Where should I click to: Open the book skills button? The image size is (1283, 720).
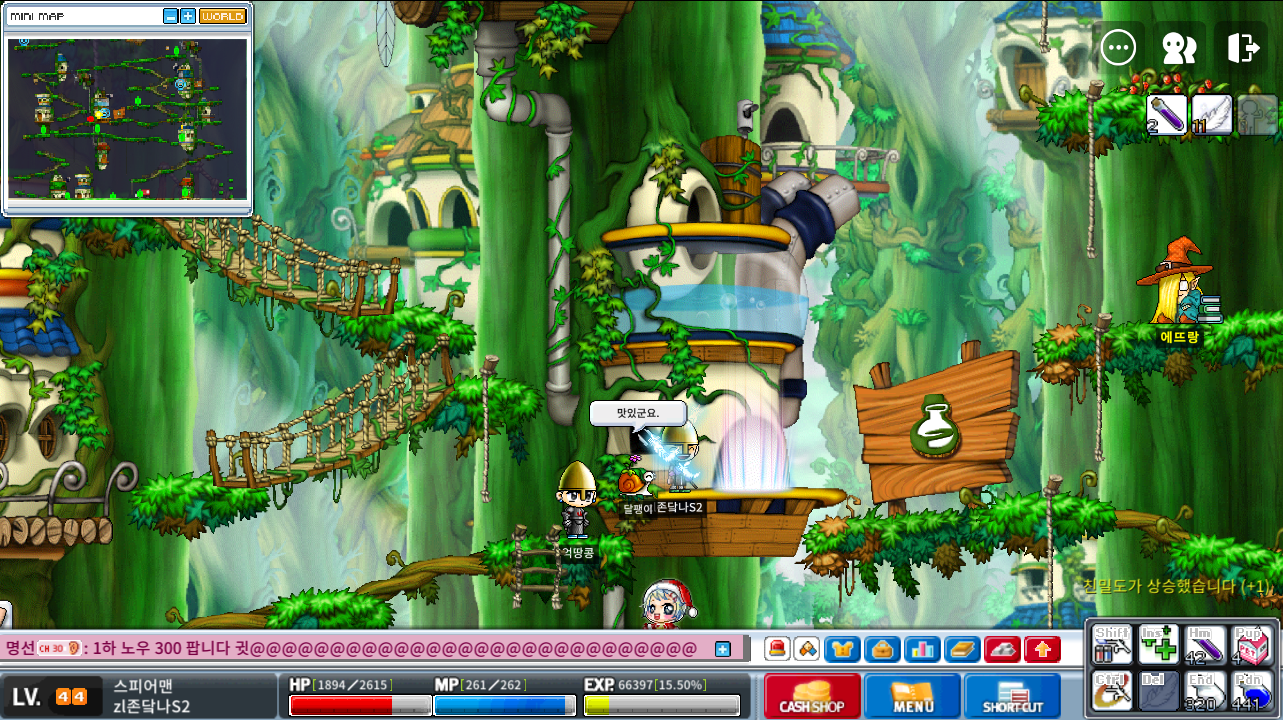(962, 649)
